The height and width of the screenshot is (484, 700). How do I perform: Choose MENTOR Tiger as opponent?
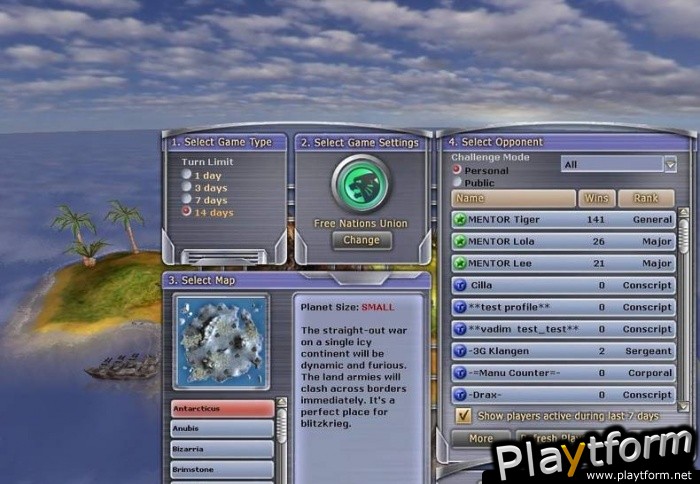coord(563,219)
